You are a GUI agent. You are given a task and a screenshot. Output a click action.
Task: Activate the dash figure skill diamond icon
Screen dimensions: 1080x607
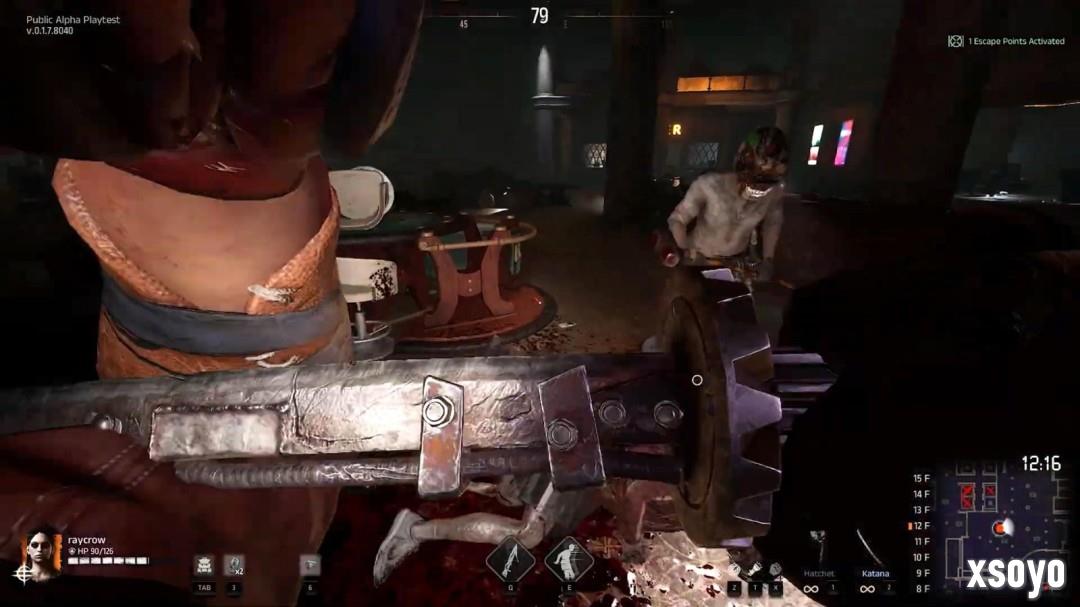(569, 559)
